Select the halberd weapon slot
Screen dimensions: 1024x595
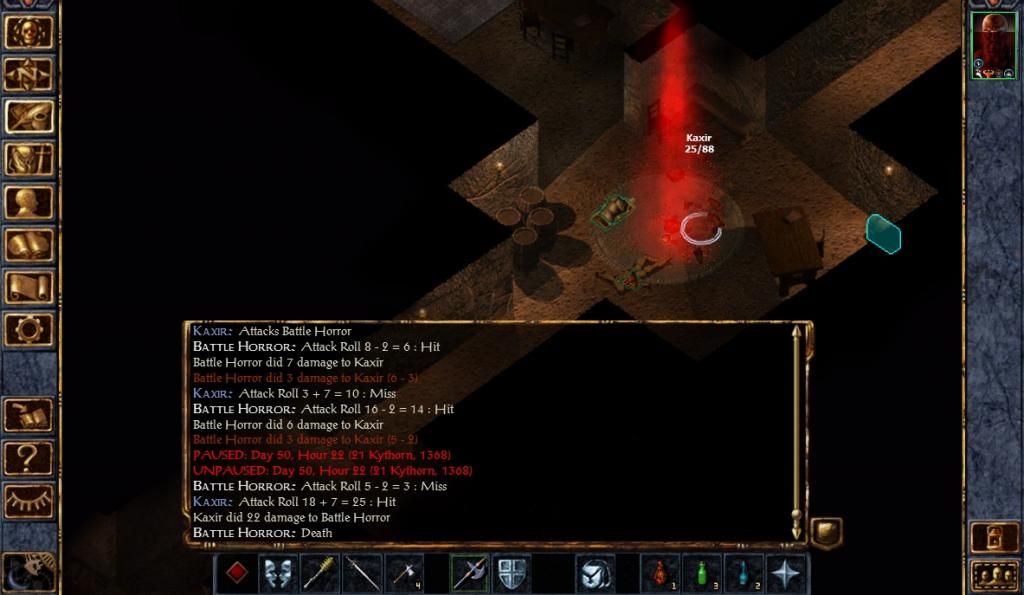[x=470, y=573]
